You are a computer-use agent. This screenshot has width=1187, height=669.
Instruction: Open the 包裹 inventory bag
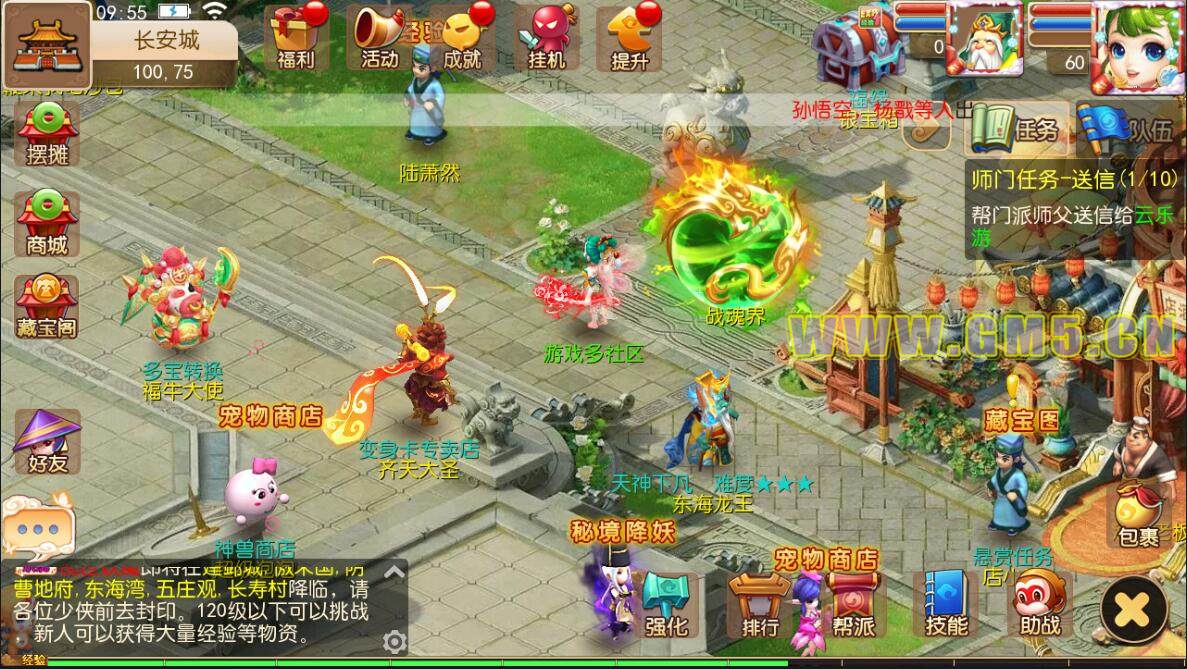(1138, 513)
